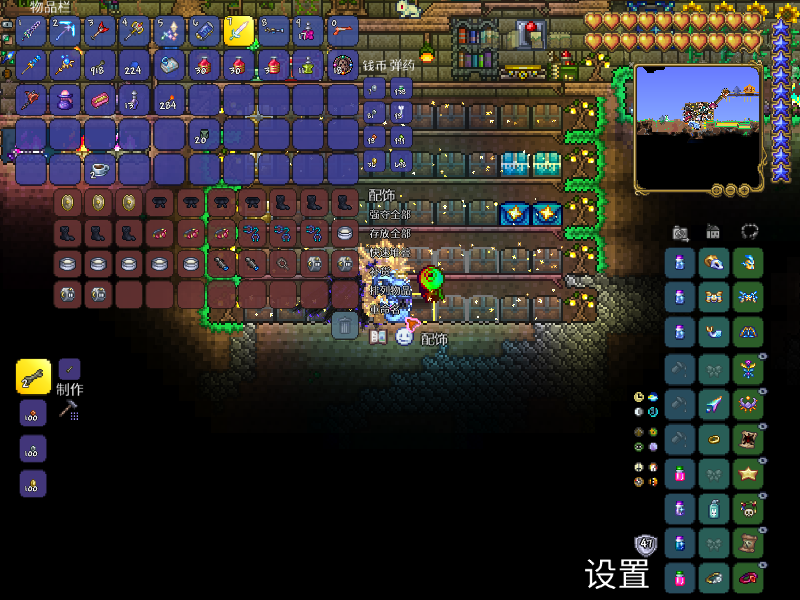Click the 存放全部 (Deposit All) button
The height and width of the screenshot is (600, 800).
point(389,233)
